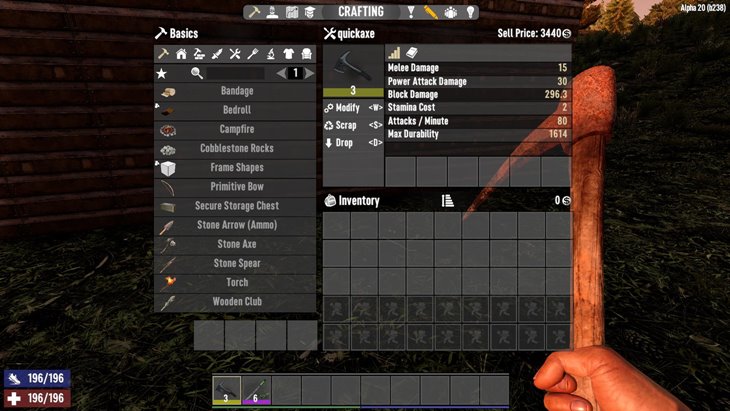Sort the inventory with the sort icon

pos(447,201)
